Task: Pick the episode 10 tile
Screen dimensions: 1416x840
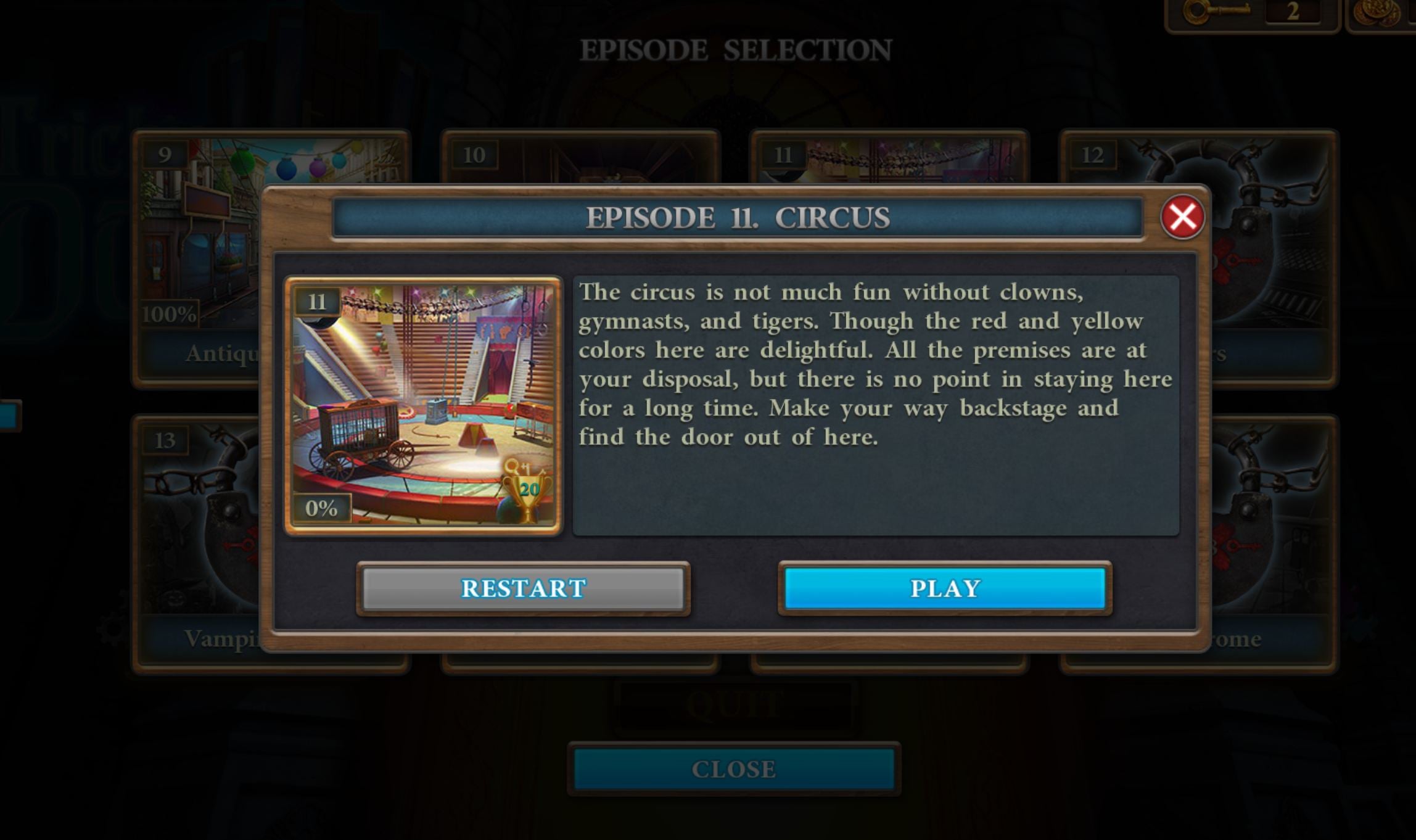Action: coord(580,157)
